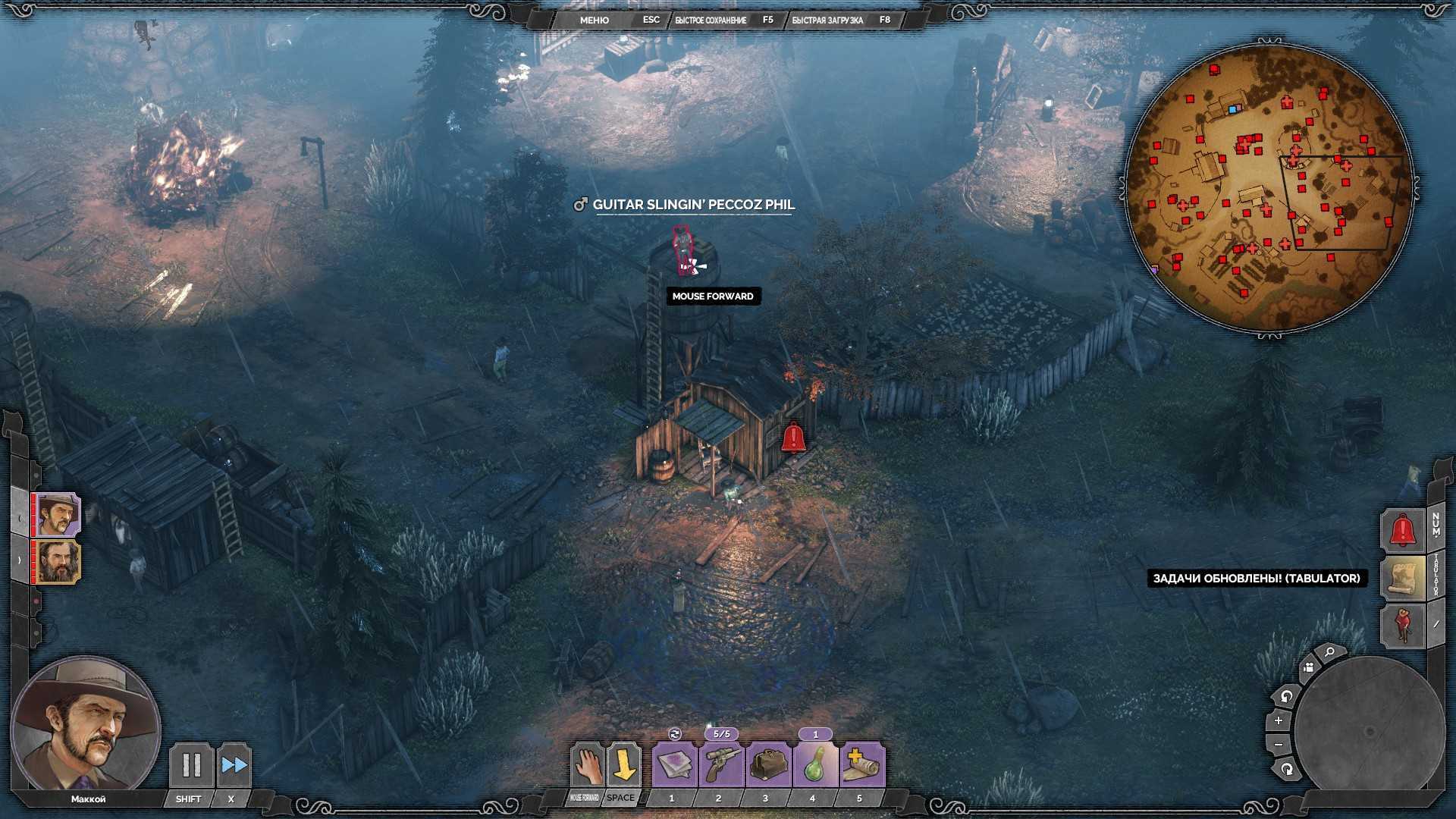Activate the fast-forward button
The width and height of the screenshot is (1456, 819).
tap(234, 765)
